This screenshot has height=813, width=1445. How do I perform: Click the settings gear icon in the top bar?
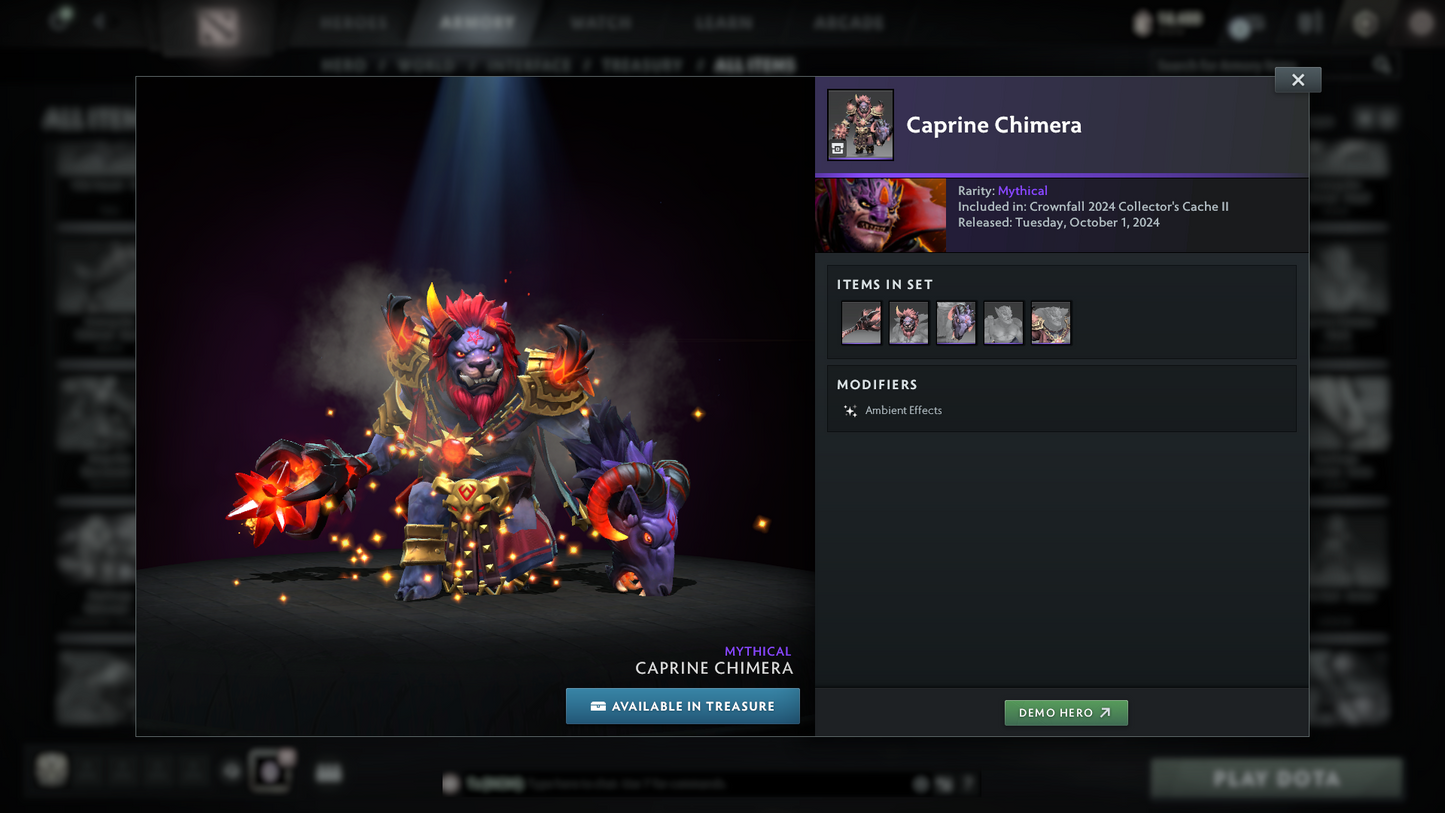1364,22
